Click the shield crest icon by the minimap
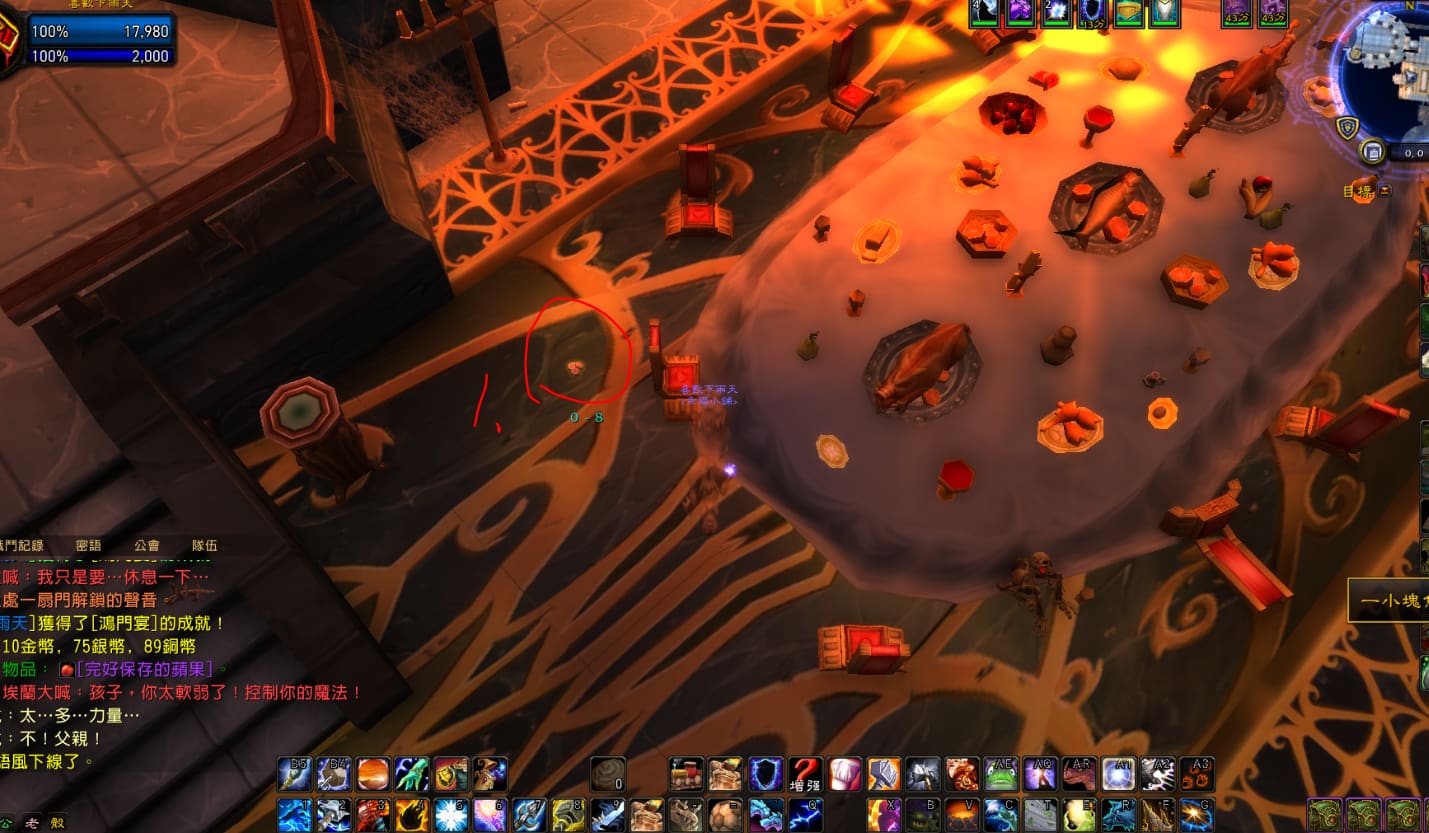 [1346, 127]
